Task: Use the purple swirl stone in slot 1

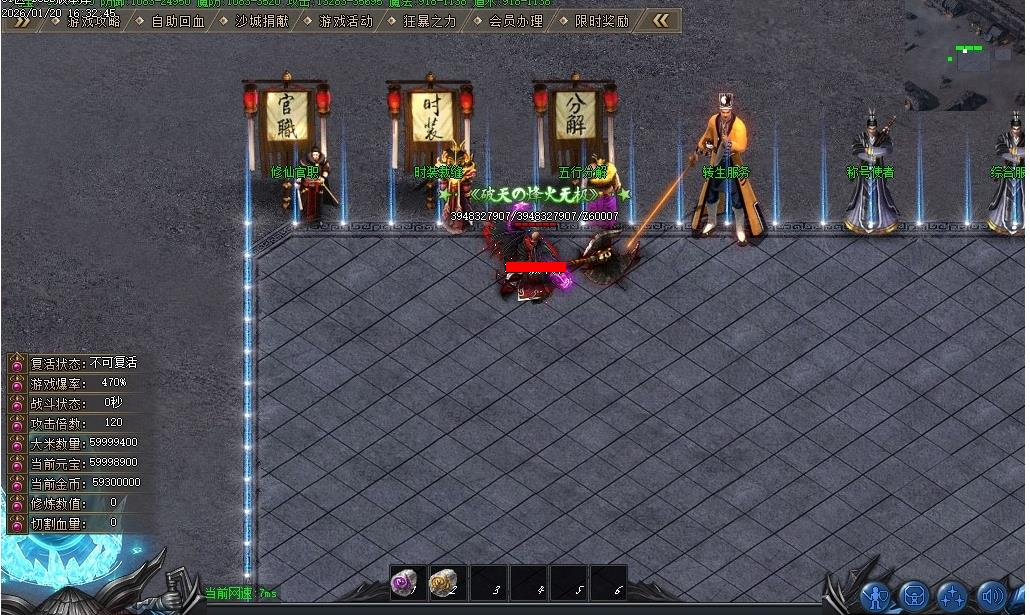Action: pos(405,583)
